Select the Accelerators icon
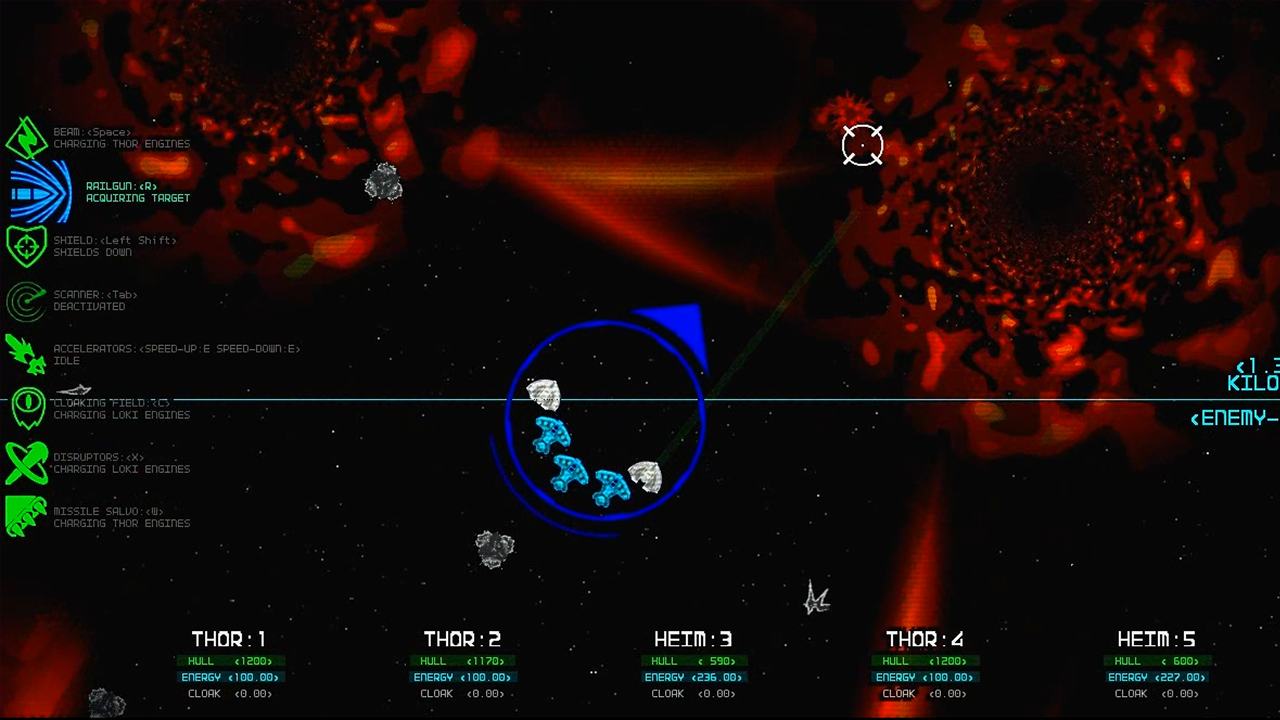The width and height of the screenshot is (1280, 720). (x=27, y=354)
